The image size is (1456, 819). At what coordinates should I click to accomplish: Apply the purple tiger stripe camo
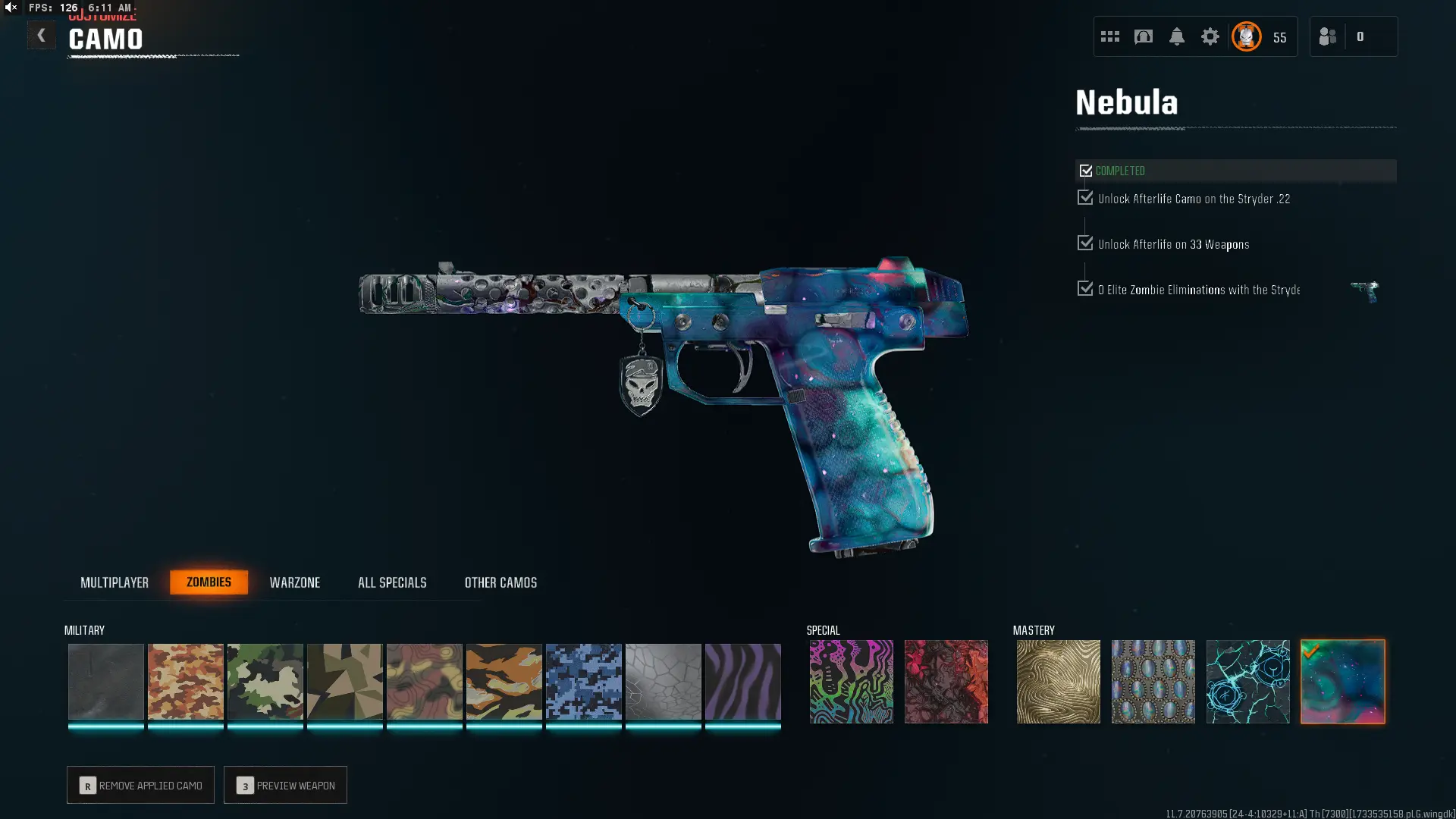click(742, 681)
